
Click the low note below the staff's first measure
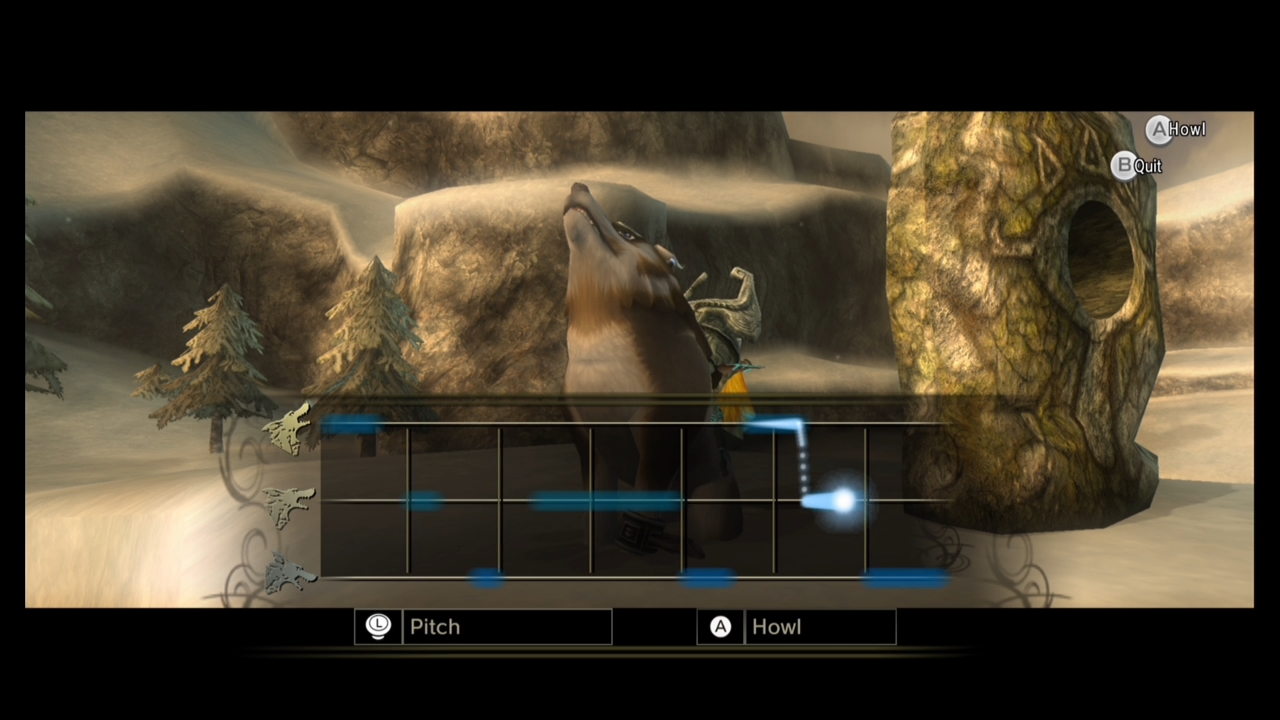coord(487,578)
